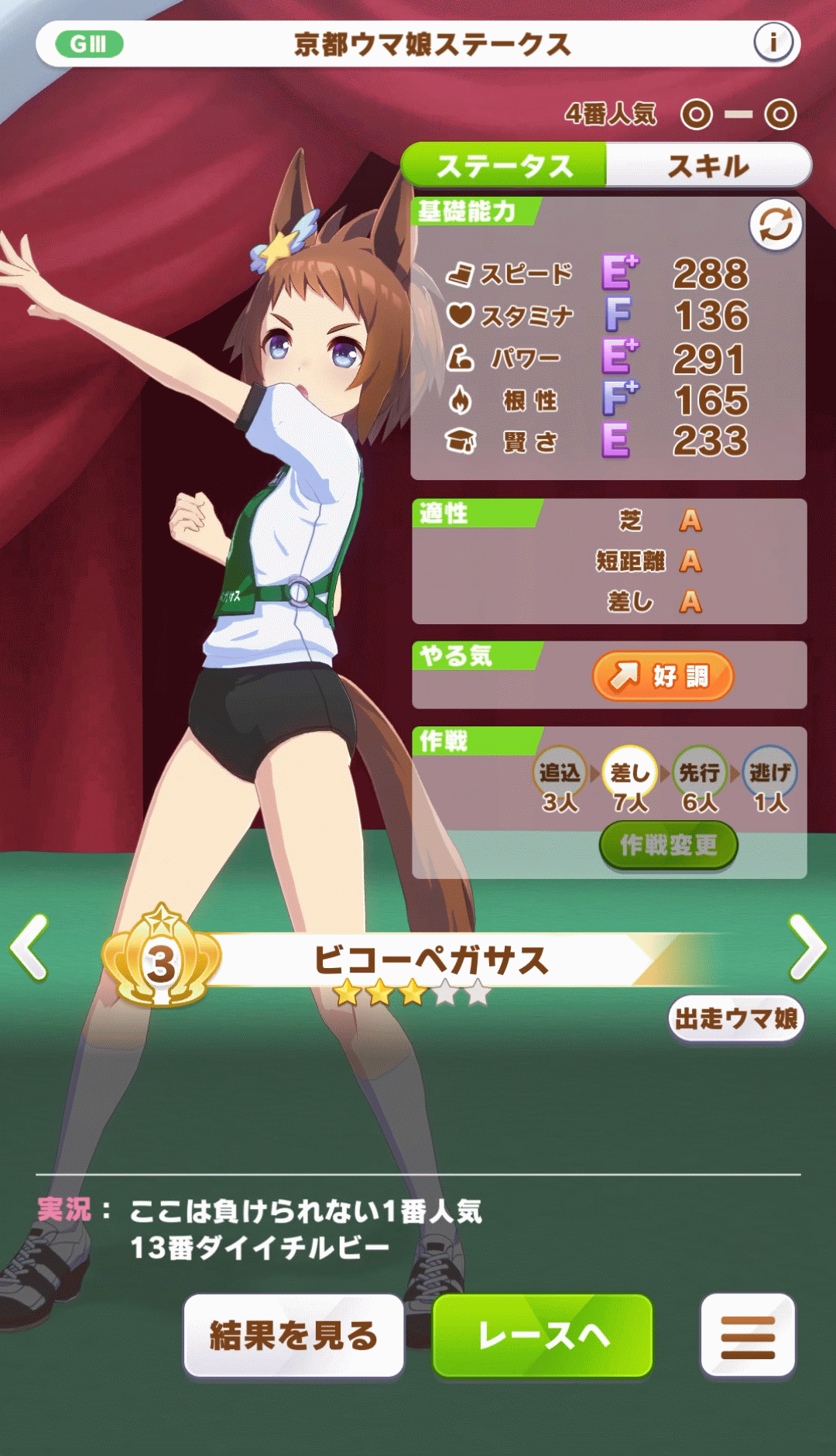Open the 出走ウマ娘 entrants list
The height and width of the screenshot is (1456, 836).
pos(736,1018)
